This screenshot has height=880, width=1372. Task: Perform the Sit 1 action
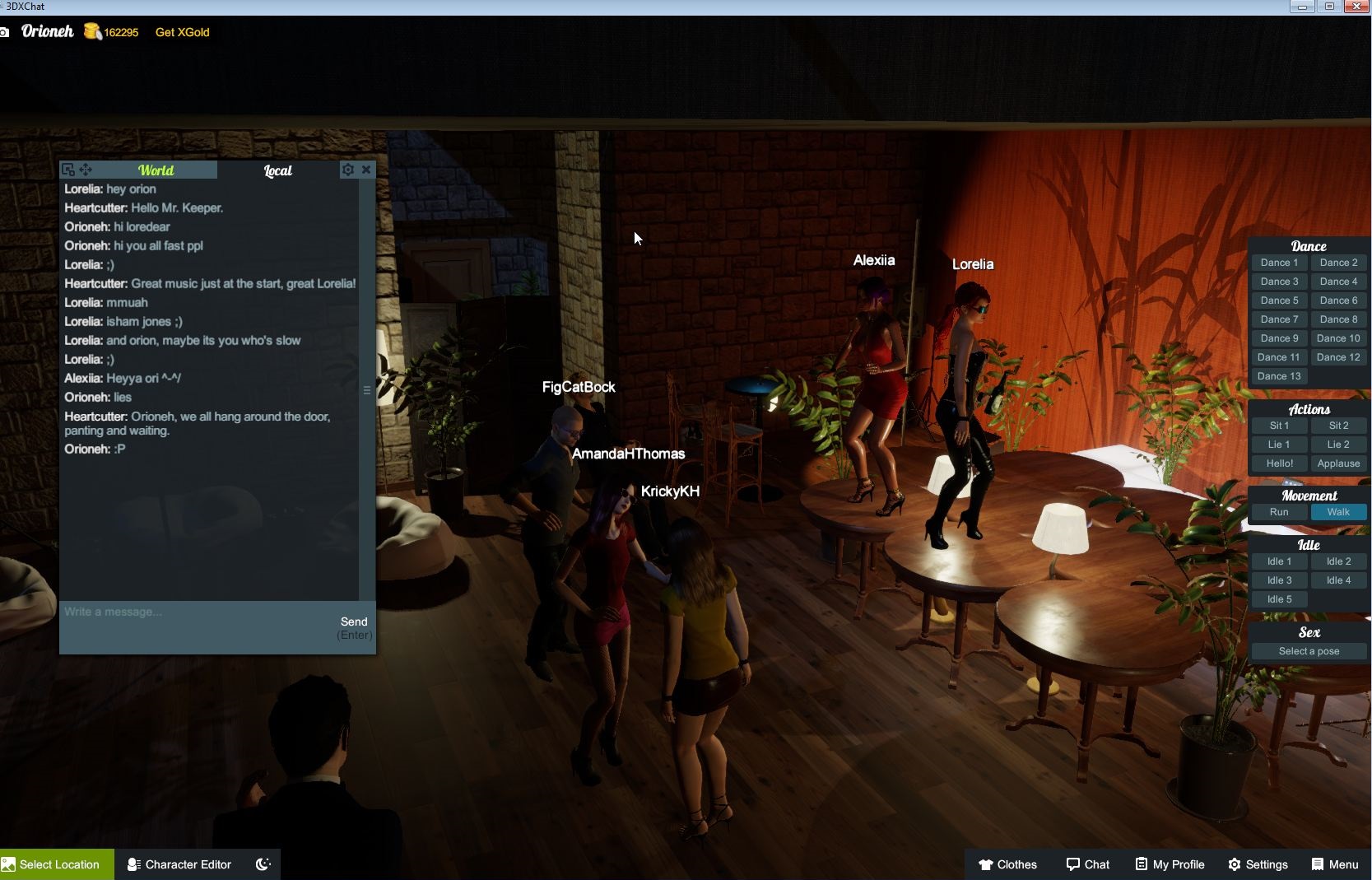point(1279,426)
